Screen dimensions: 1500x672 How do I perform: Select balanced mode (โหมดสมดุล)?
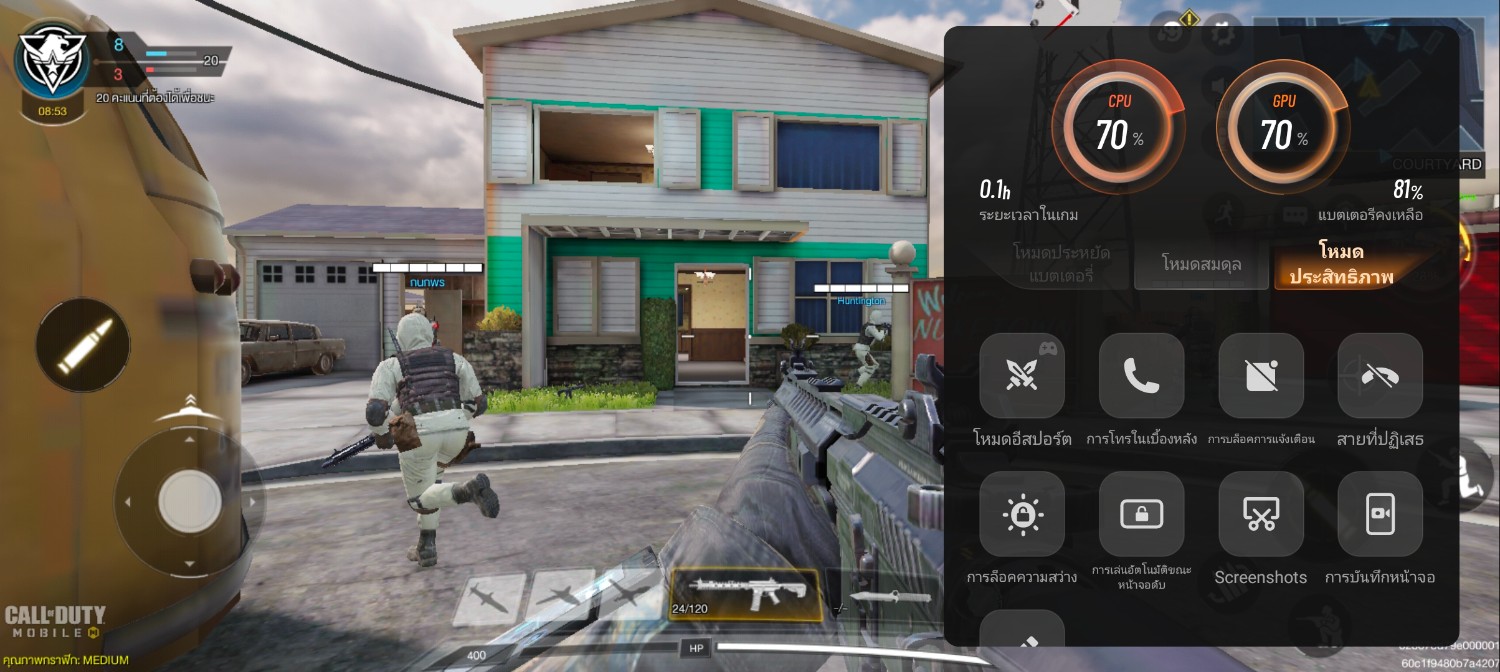coord(1201,265)
